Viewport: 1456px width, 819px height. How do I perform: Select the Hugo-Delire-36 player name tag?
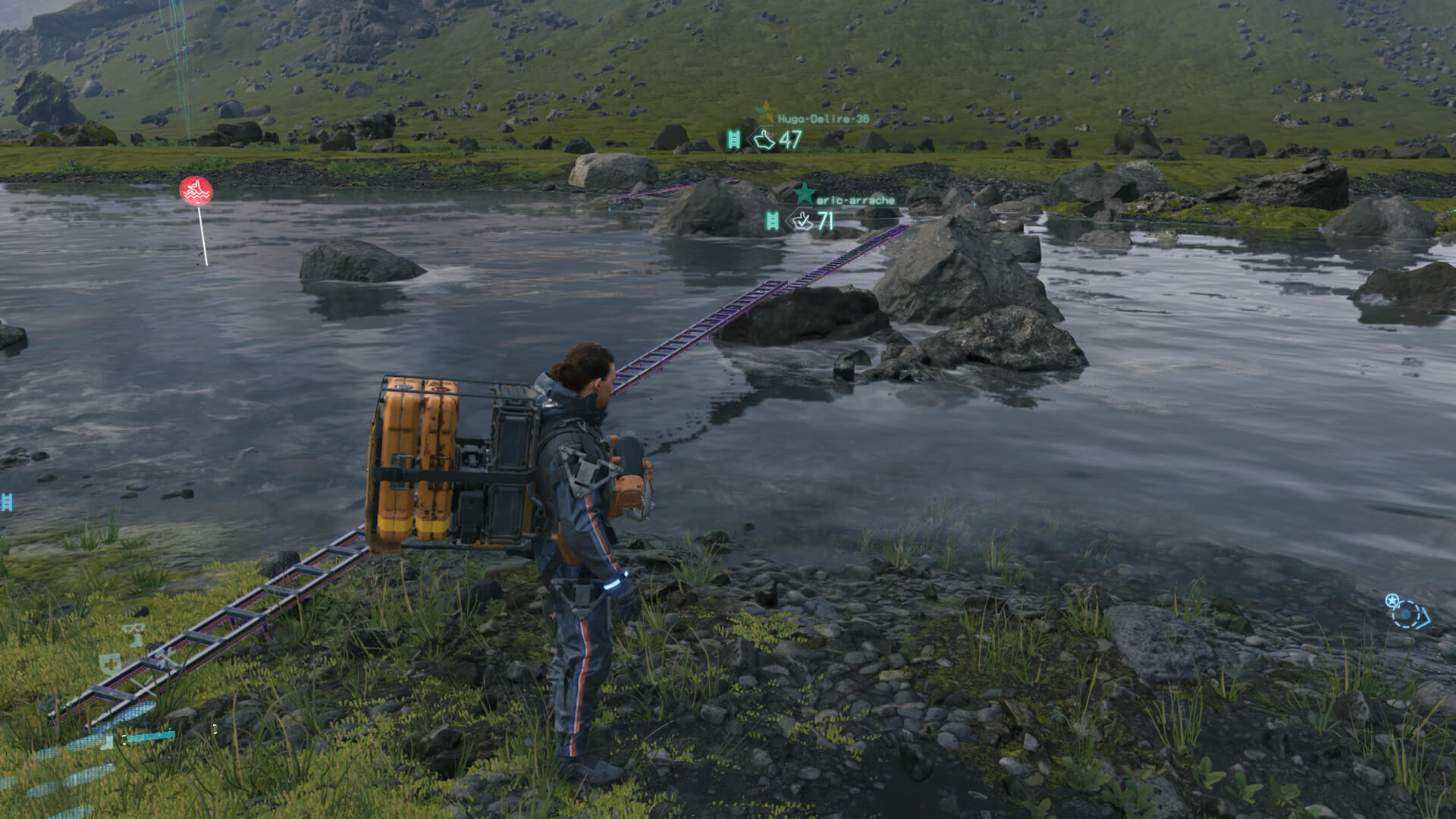coord(823,119)
